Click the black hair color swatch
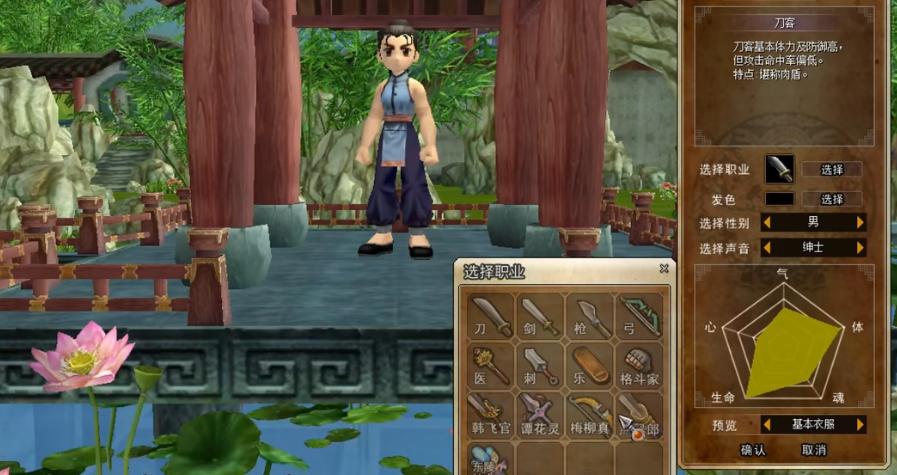 (x=780, y=199)
